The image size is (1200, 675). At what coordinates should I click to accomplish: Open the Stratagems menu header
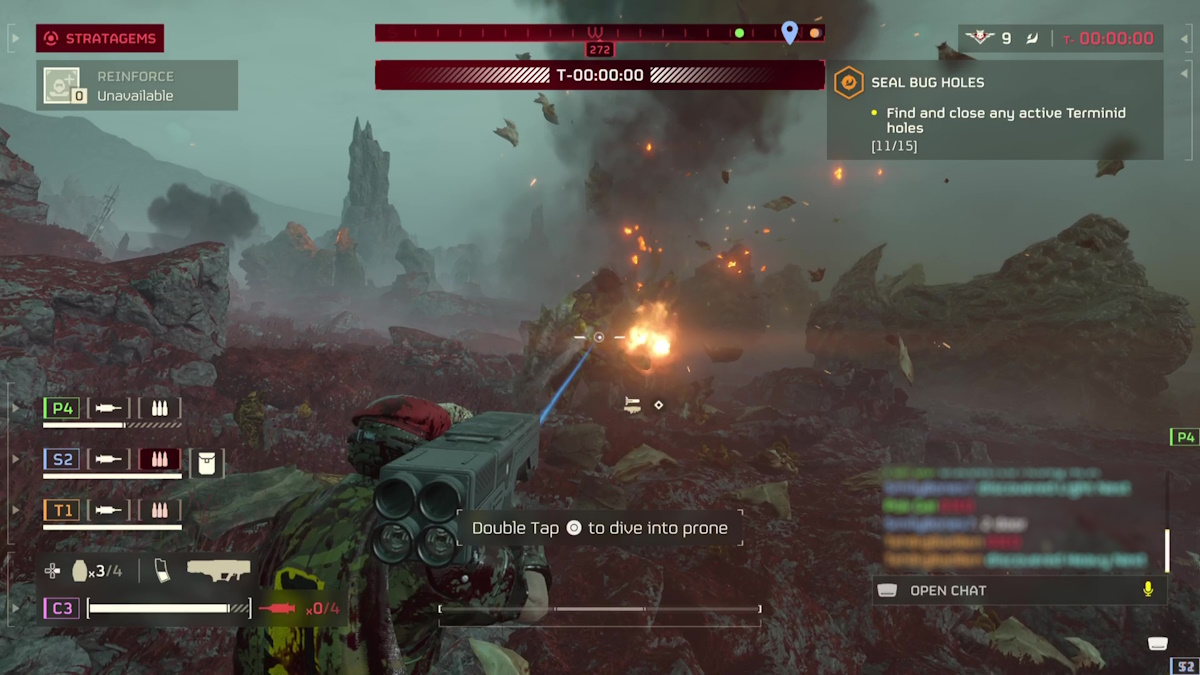point(100,39)
